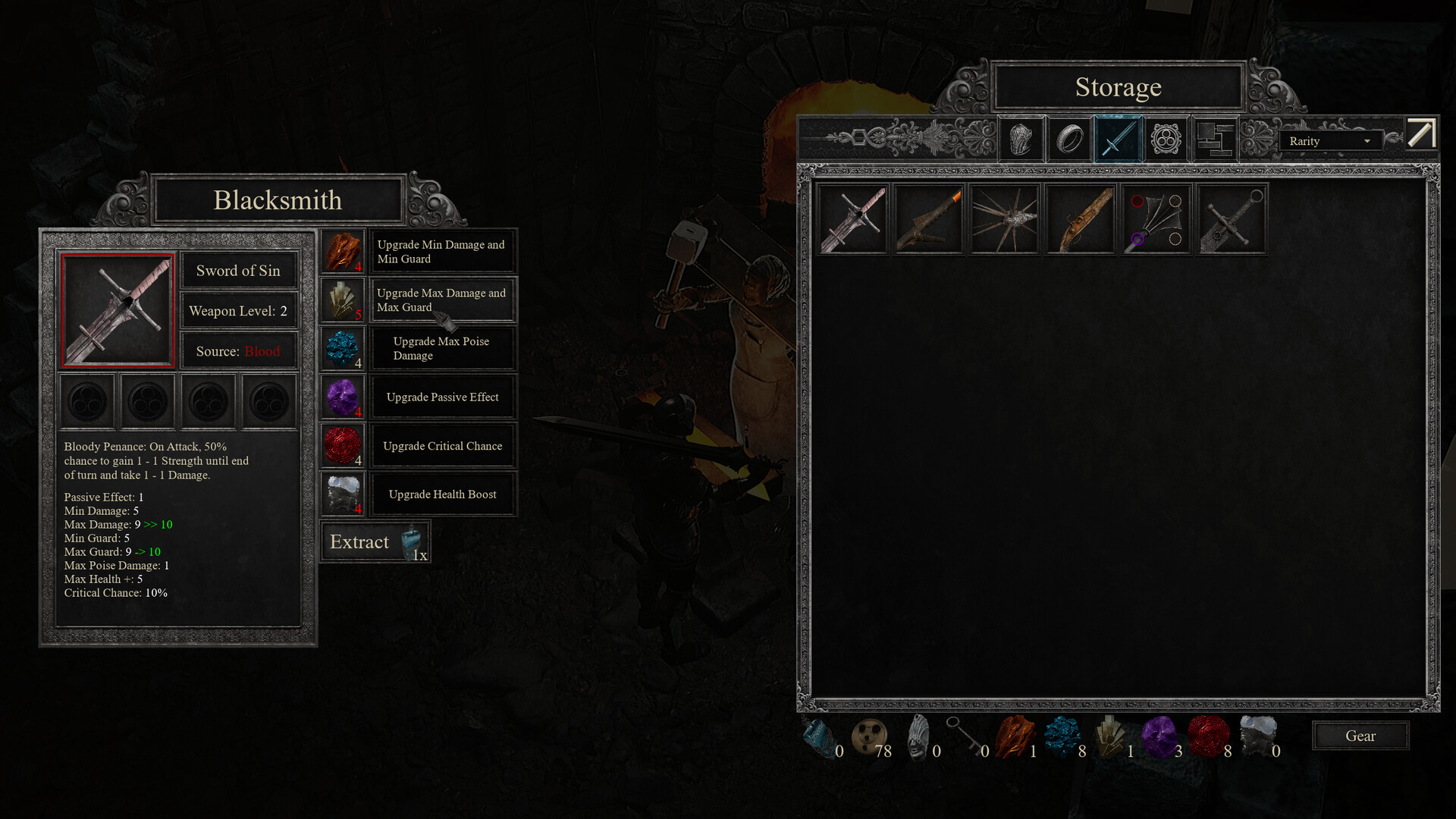Choose Upgrade Critical Chance

tap(442, 446)
